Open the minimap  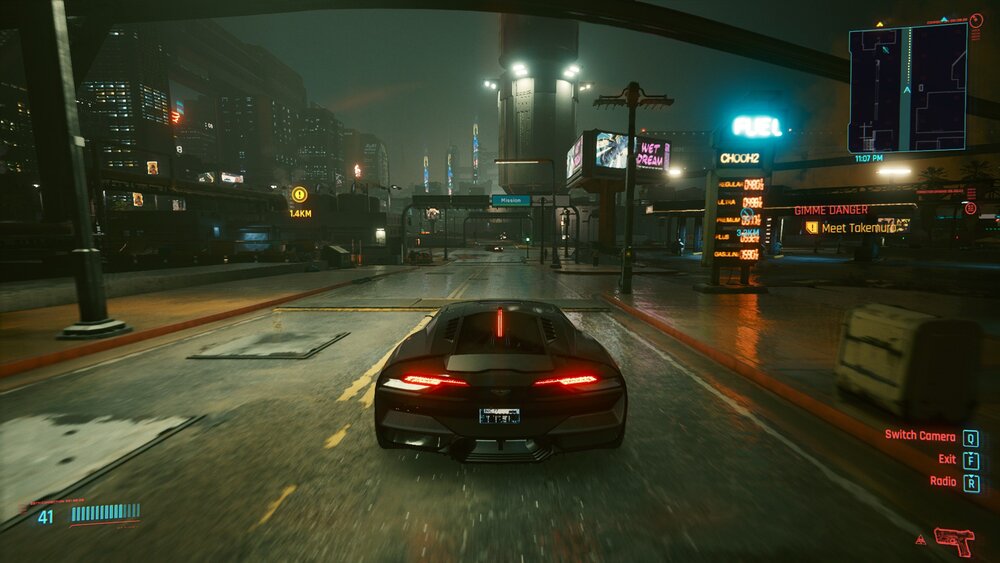click(907, 87)
